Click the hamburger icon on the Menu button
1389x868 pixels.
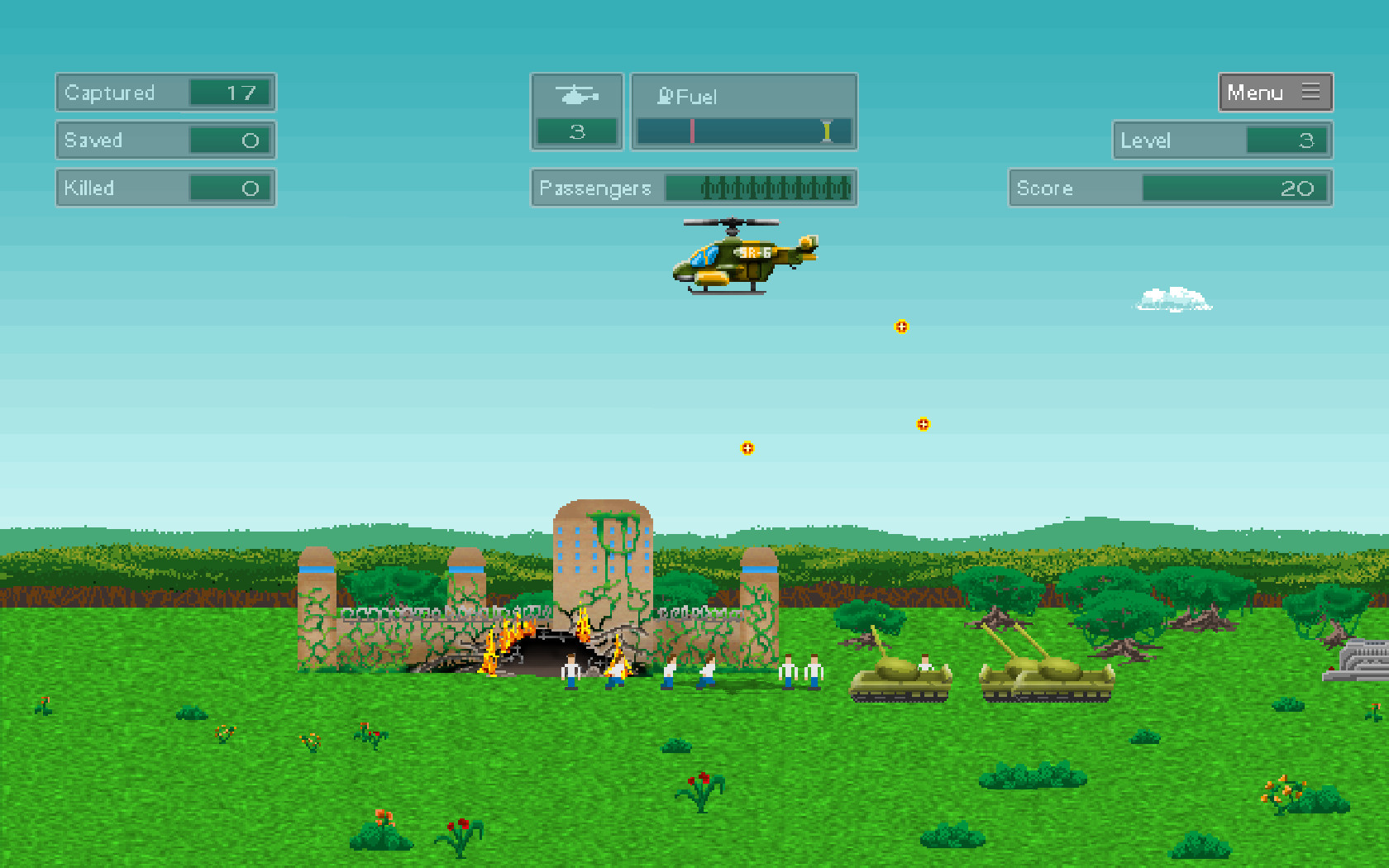point(1310,93)
